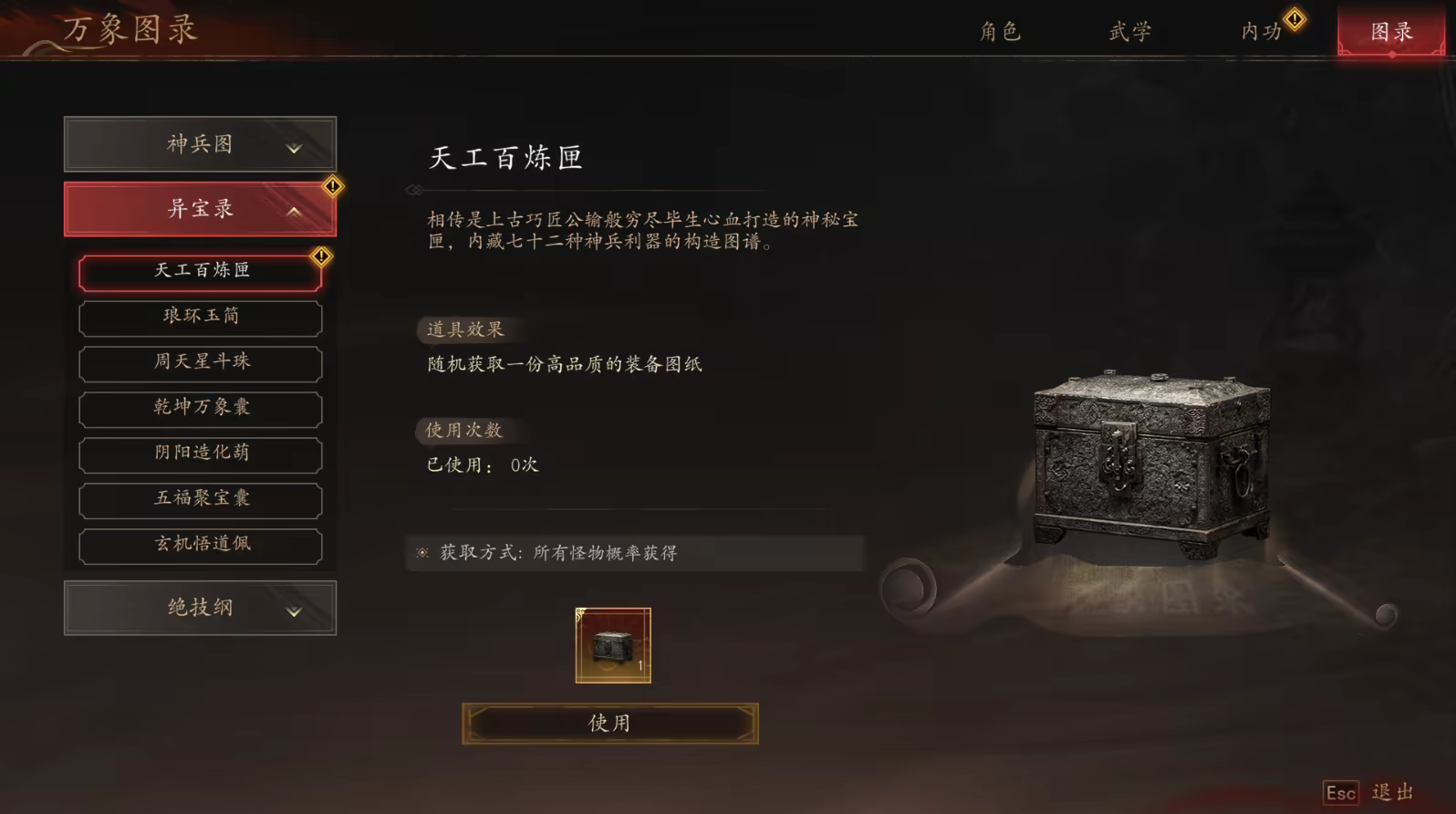Click the alert badge on 天工百炼匣 entry
1456x814 pixels.
click(x=320, y=256)
